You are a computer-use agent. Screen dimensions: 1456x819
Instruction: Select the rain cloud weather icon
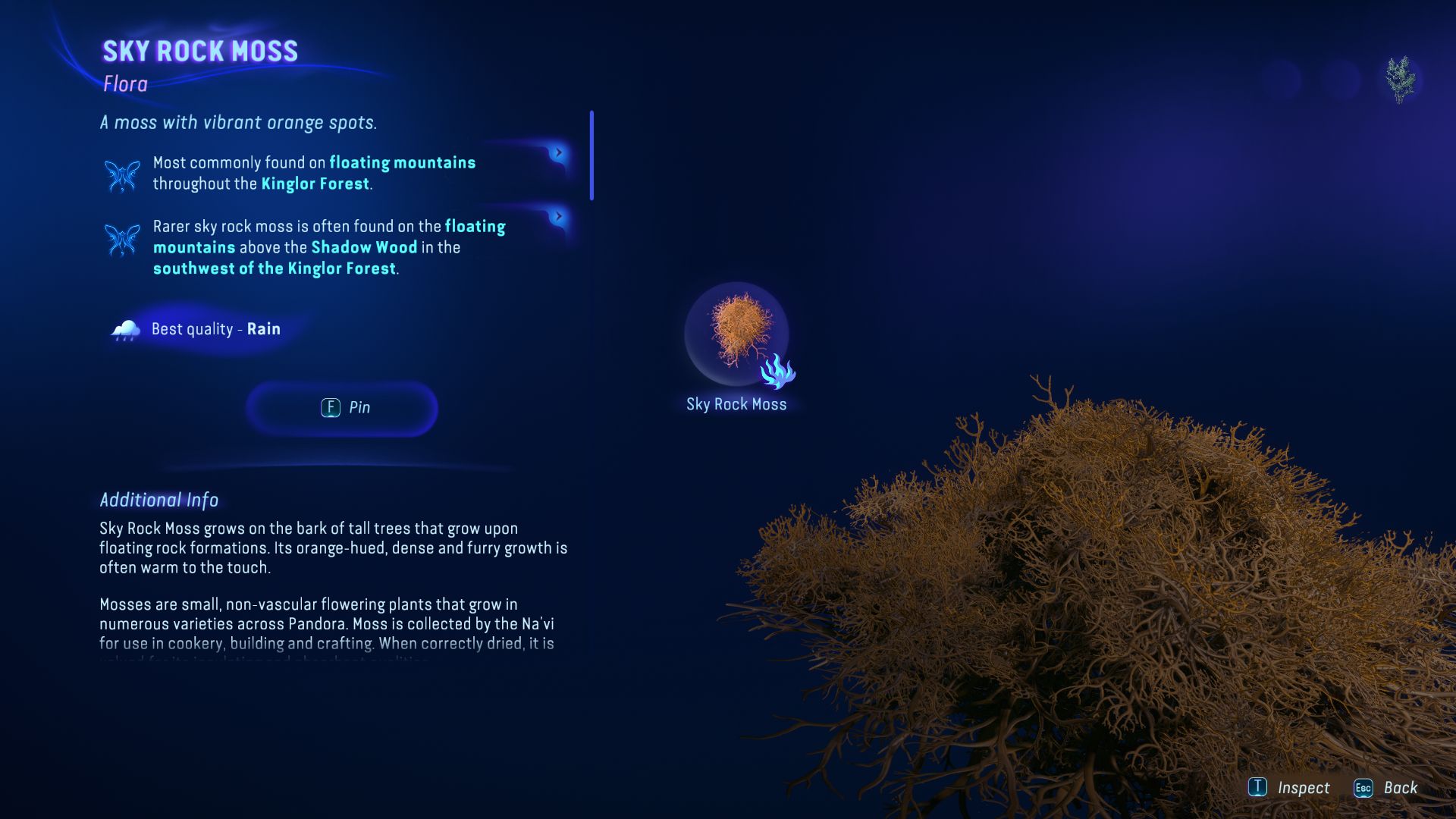(x=126, y=329)
